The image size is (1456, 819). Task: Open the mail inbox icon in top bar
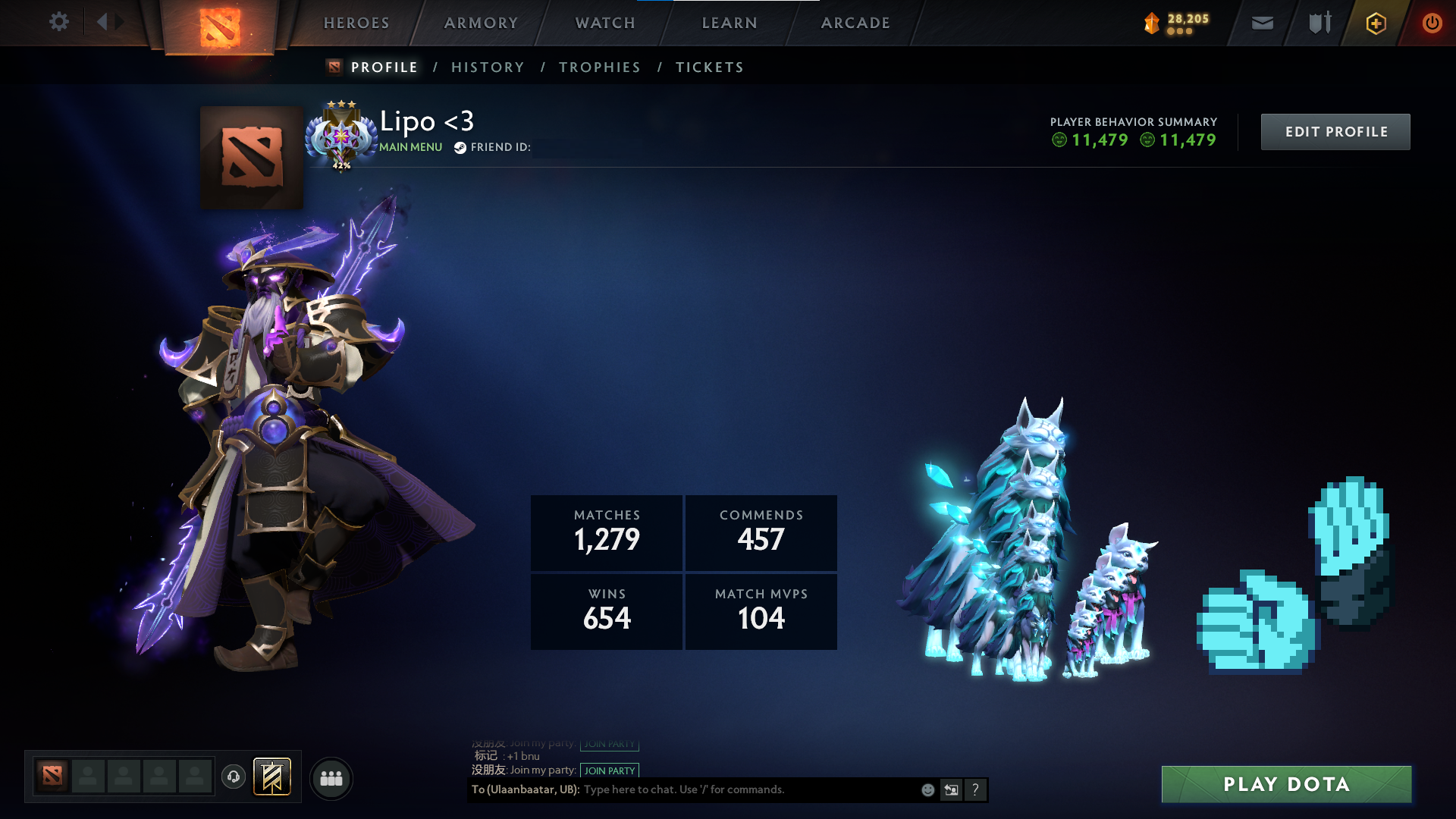pos(1261,23)
